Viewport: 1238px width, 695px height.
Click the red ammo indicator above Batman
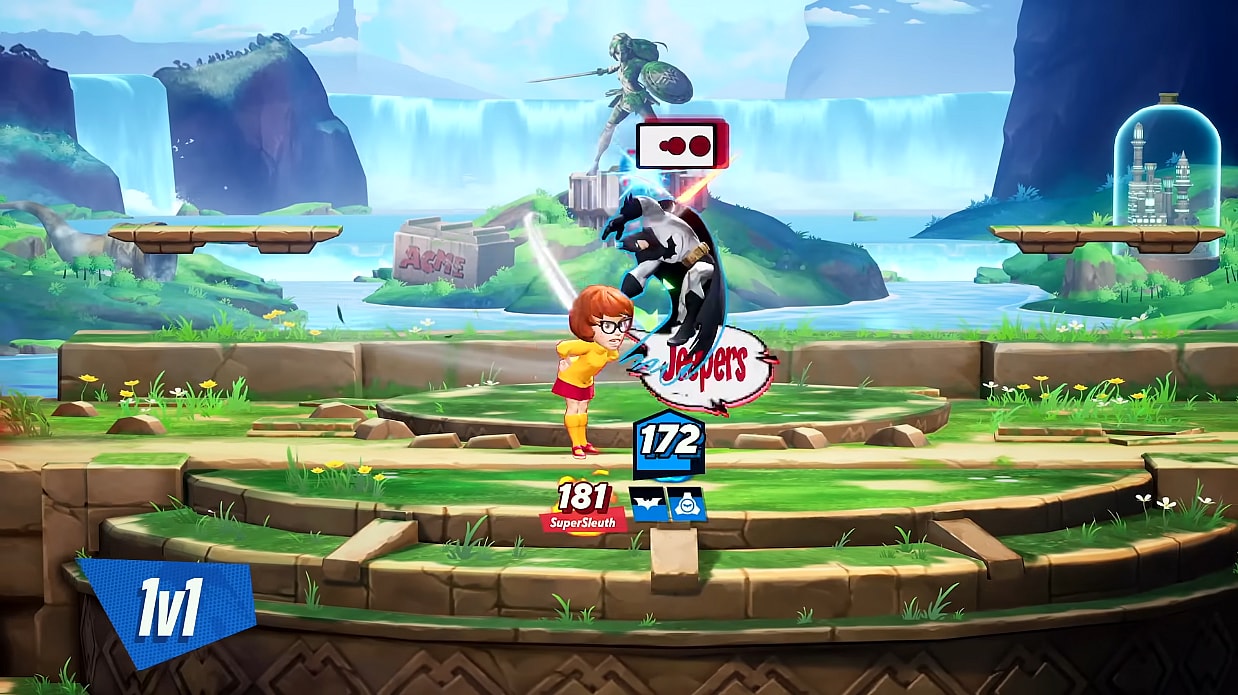click(x=681, y=146)
